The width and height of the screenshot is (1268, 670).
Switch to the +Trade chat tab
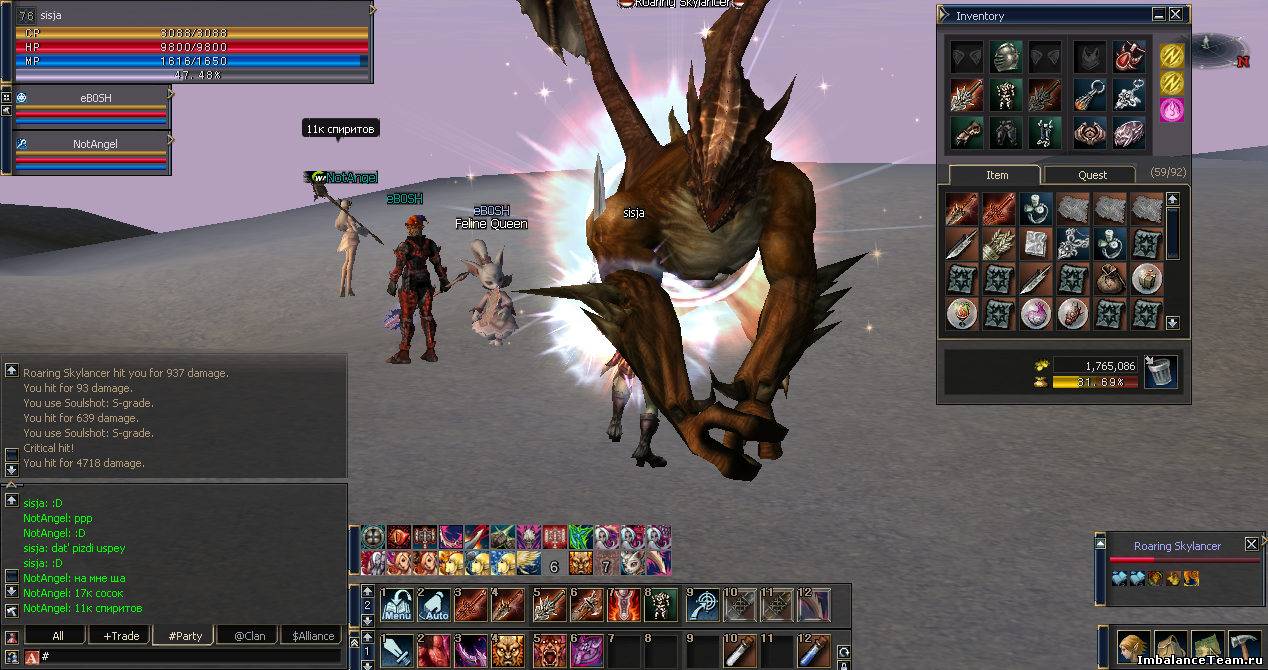click(121, 636)
